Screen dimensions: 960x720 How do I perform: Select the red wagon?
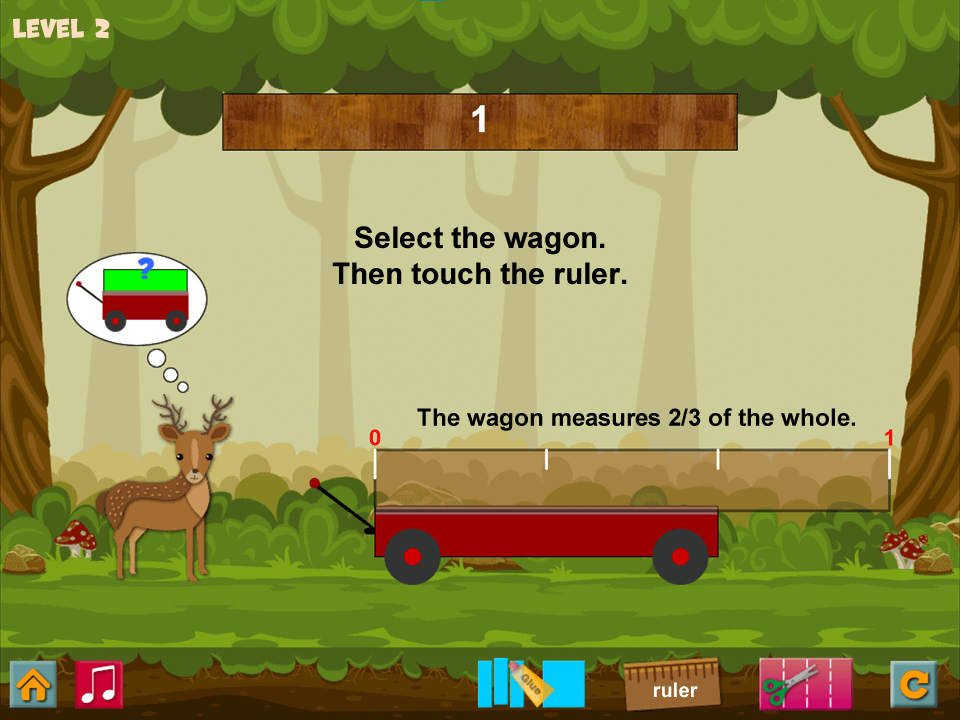coord(546,532)
